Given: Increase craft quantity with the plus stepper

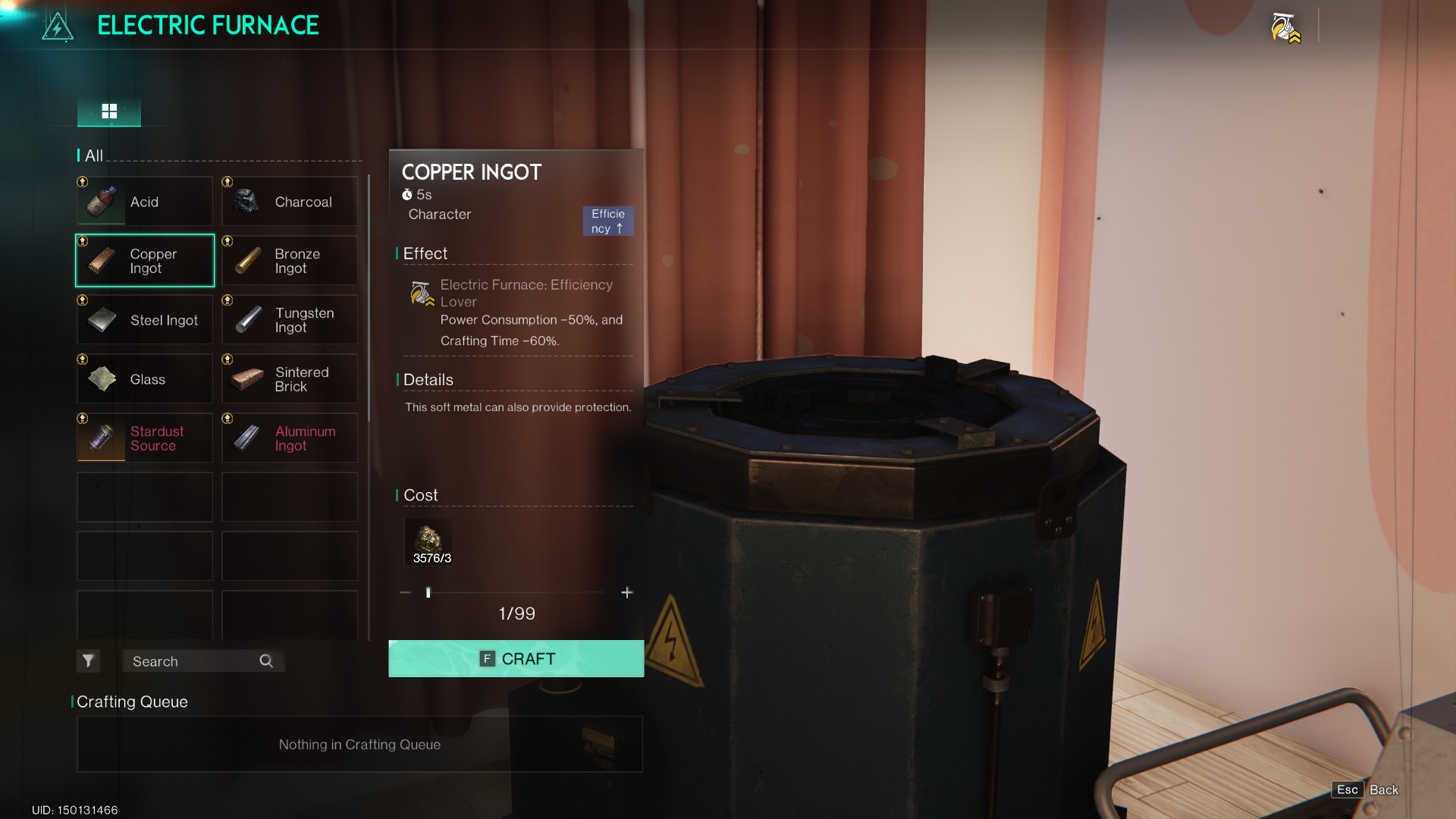Looking at the screenshot, I should click(x=627, y=592).
